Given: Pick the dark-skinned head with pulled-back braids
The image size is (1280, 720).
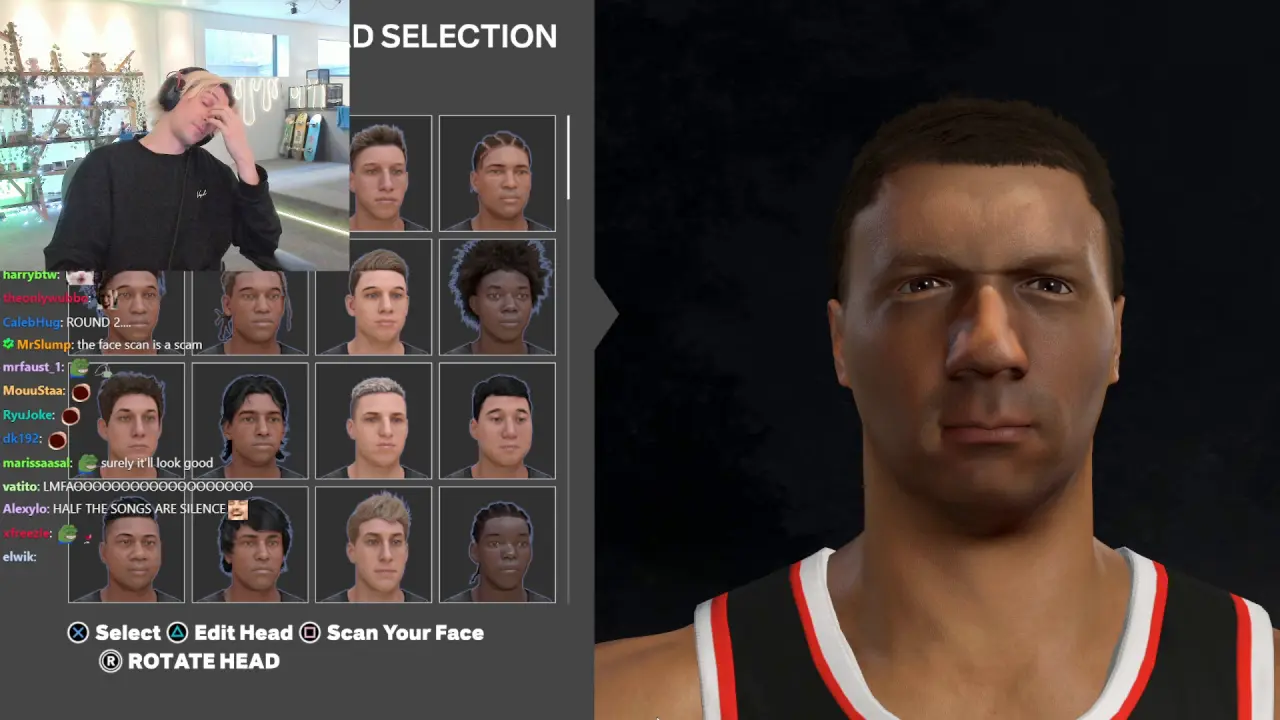Looking at the screenshot, I should 497,545.
